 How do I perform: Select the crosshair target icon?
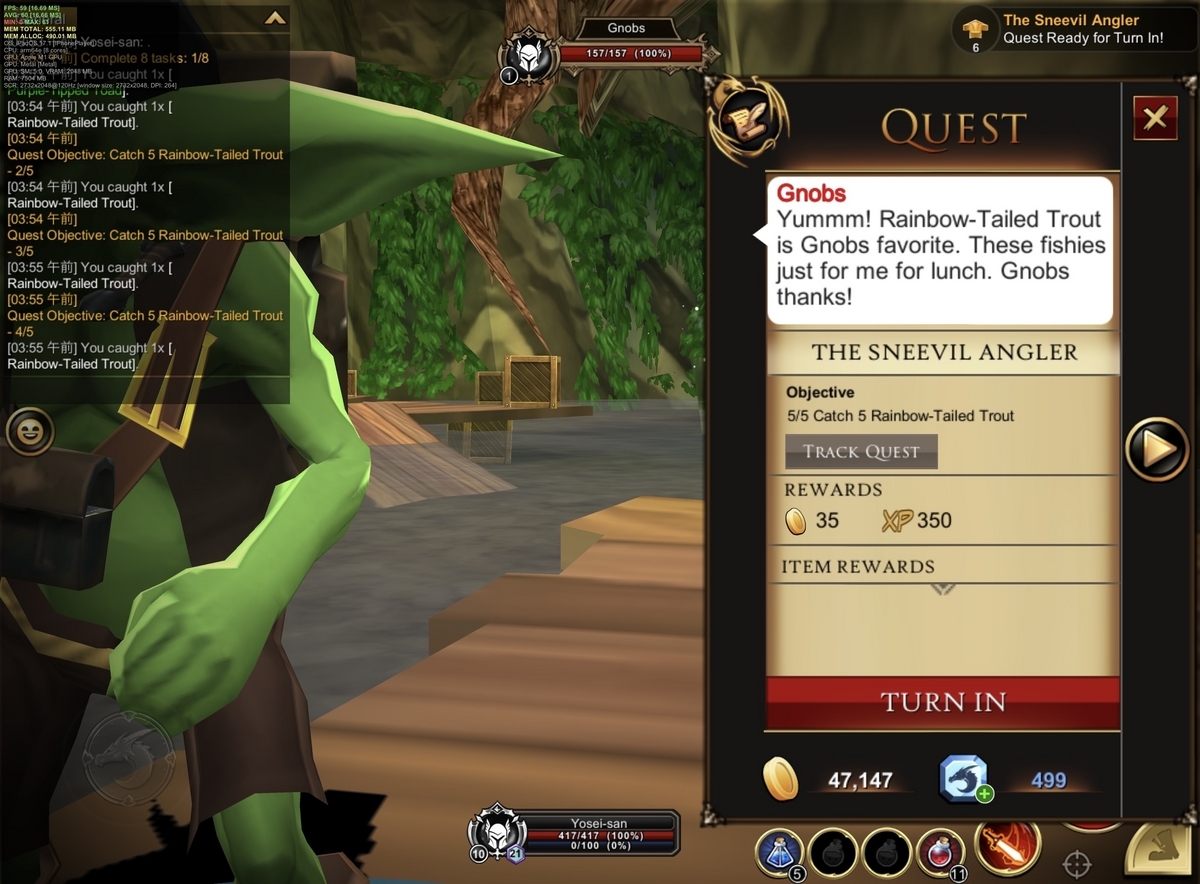pyautogui.click(x=1076, y=863)
